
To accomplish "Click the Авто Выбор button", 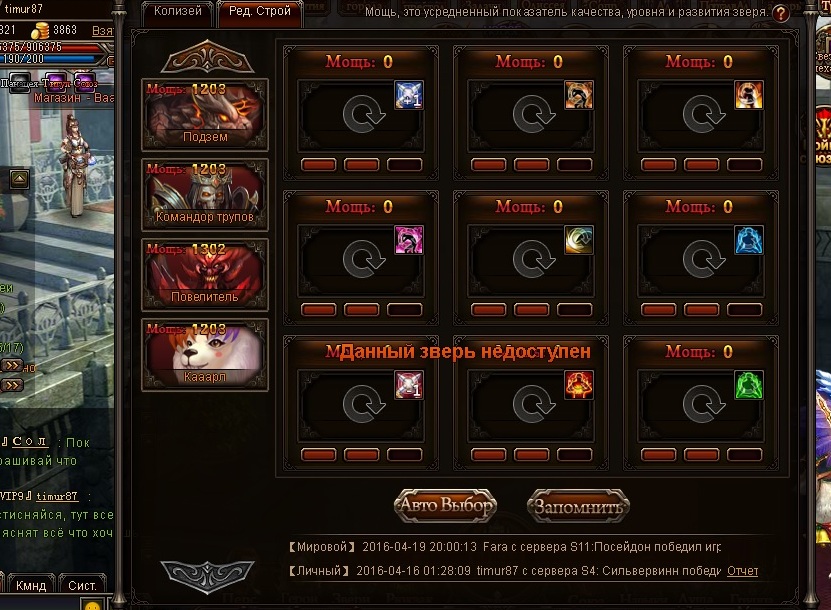I will 445,506.
